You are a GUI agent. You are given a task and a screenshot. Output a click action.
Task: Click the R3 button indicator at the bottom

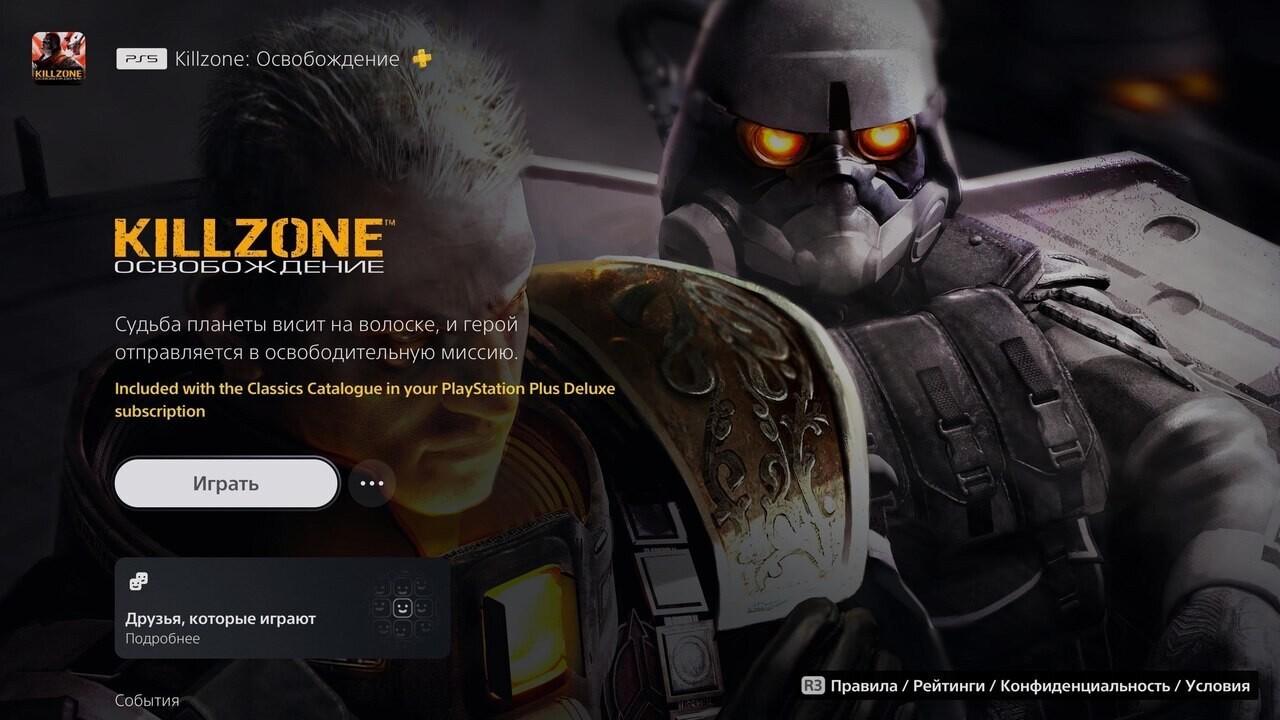[x=812, y=688]
